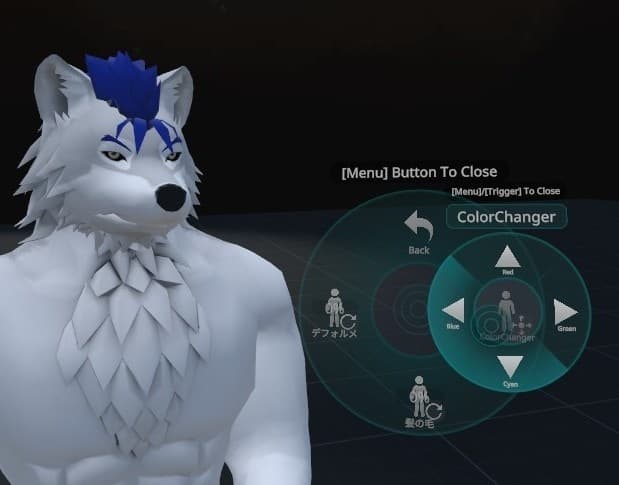This screenshot has height=485, width=619.
Task: Choose the Green right arrow
Action: 565,311
